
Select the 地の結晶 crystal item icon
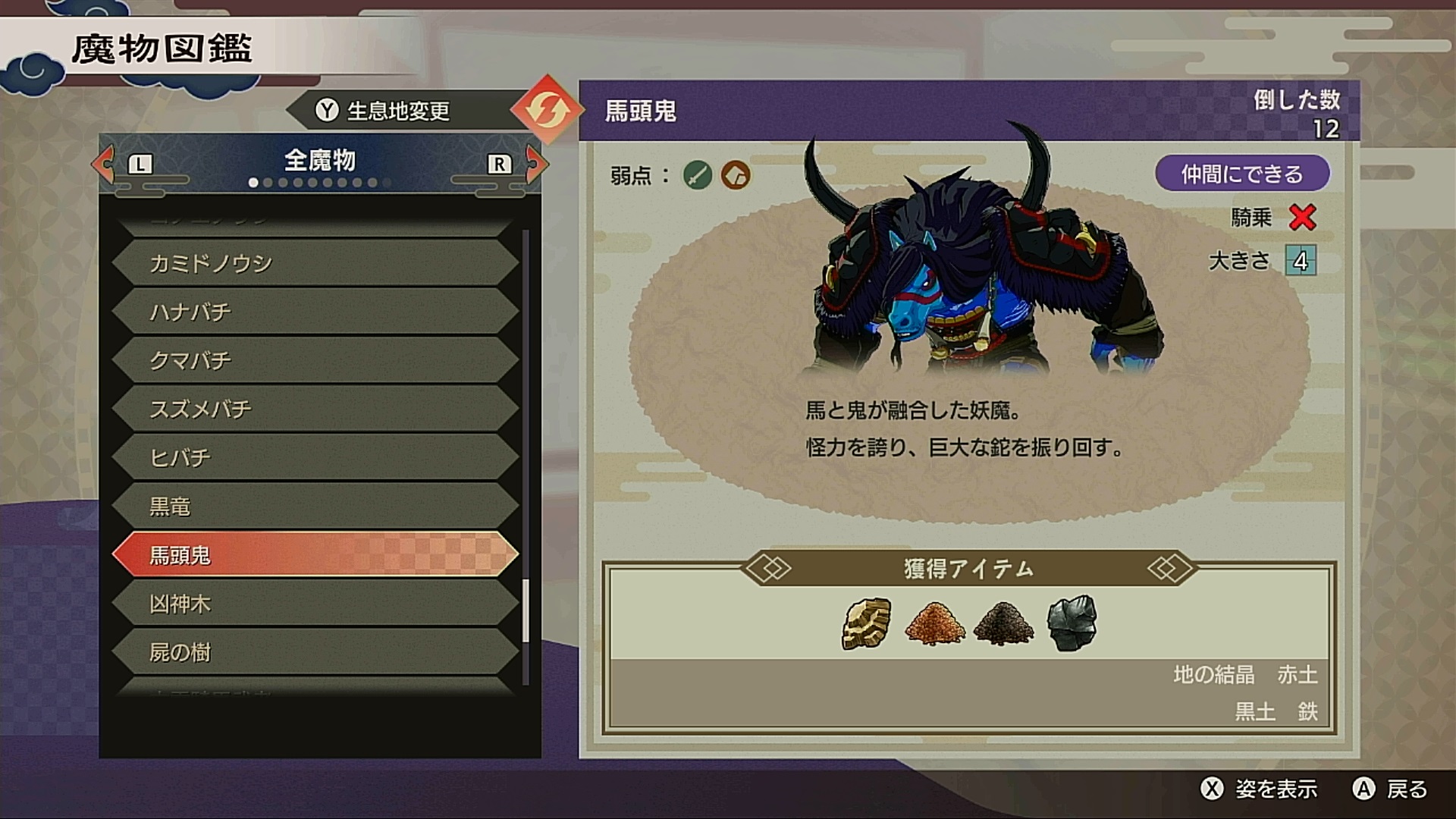coord(867,624)
